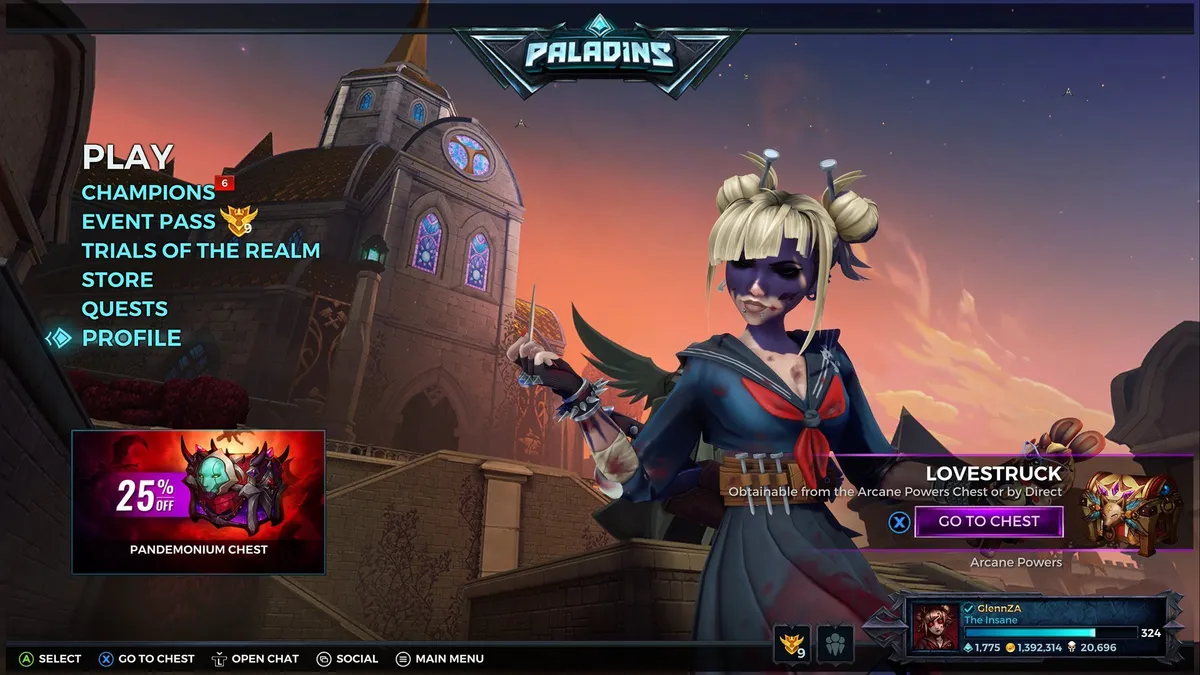Screen dimensions: 1200x675
Task: Choose Trials of the Realm
Action: [200, 250]
